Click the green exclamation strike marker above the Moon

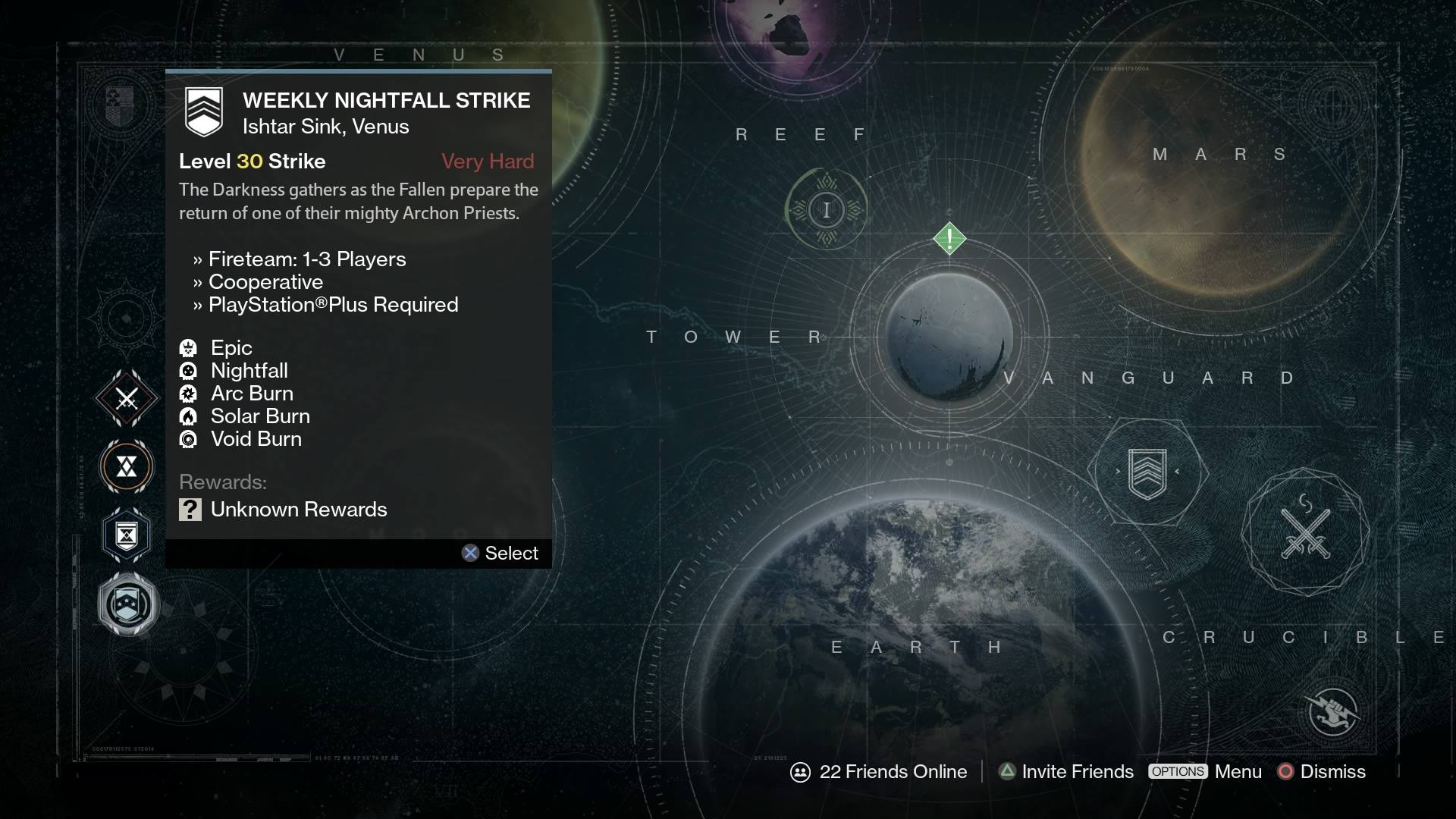pos(949,238)
